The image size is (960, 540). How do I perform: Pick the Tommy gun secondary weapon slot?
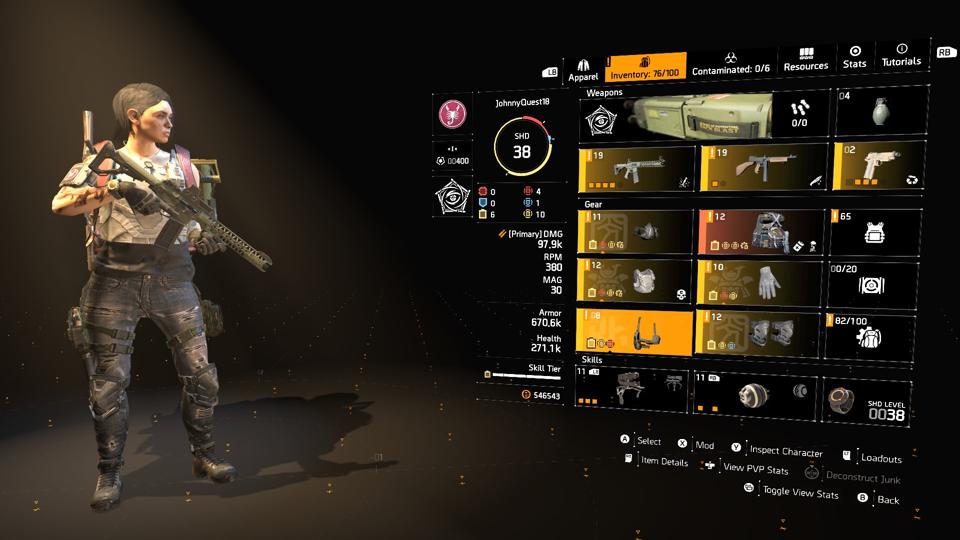(x=762, y=167)
